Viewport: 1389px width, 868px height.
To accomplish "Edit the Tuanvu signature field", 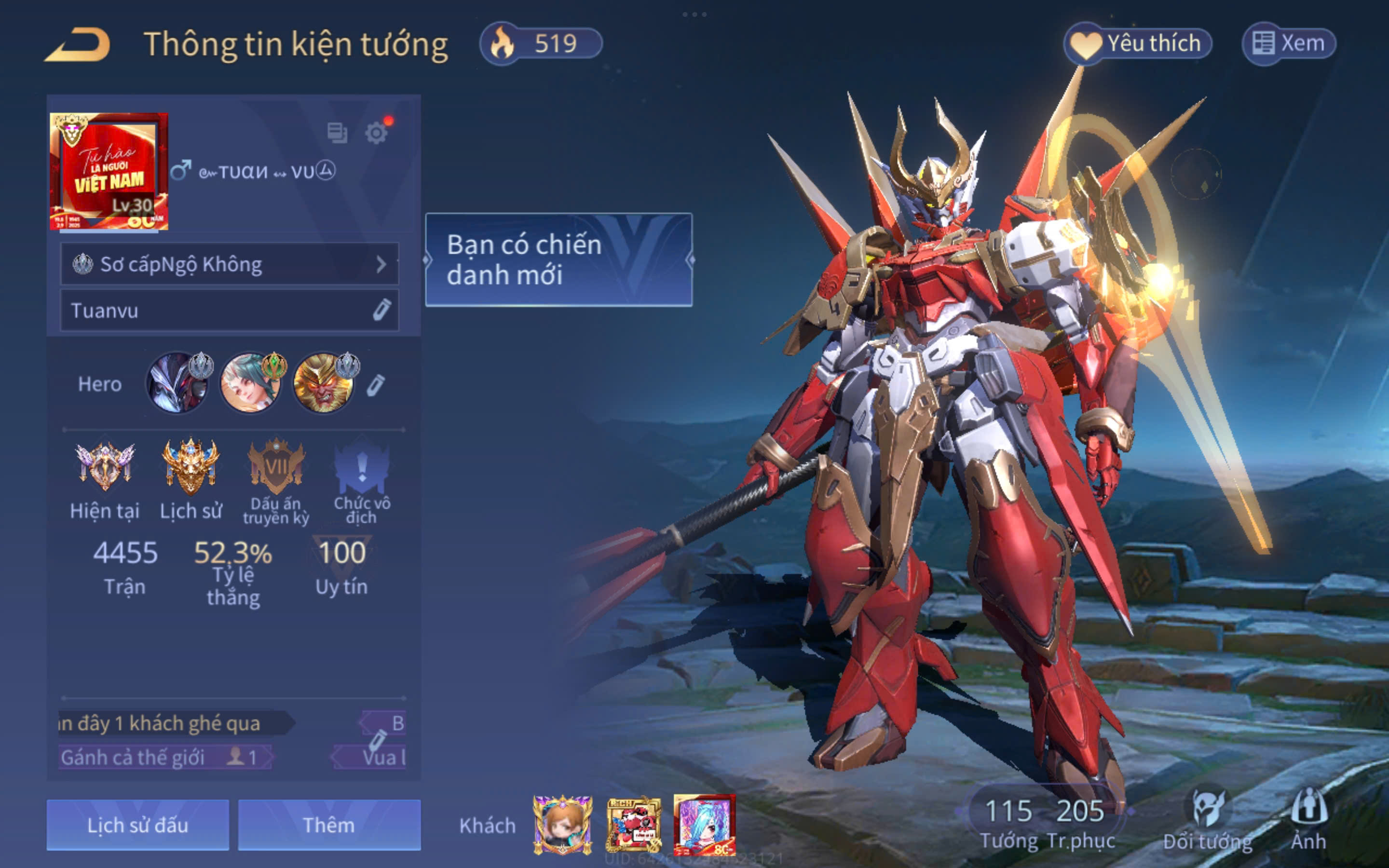I will point(381,310).
